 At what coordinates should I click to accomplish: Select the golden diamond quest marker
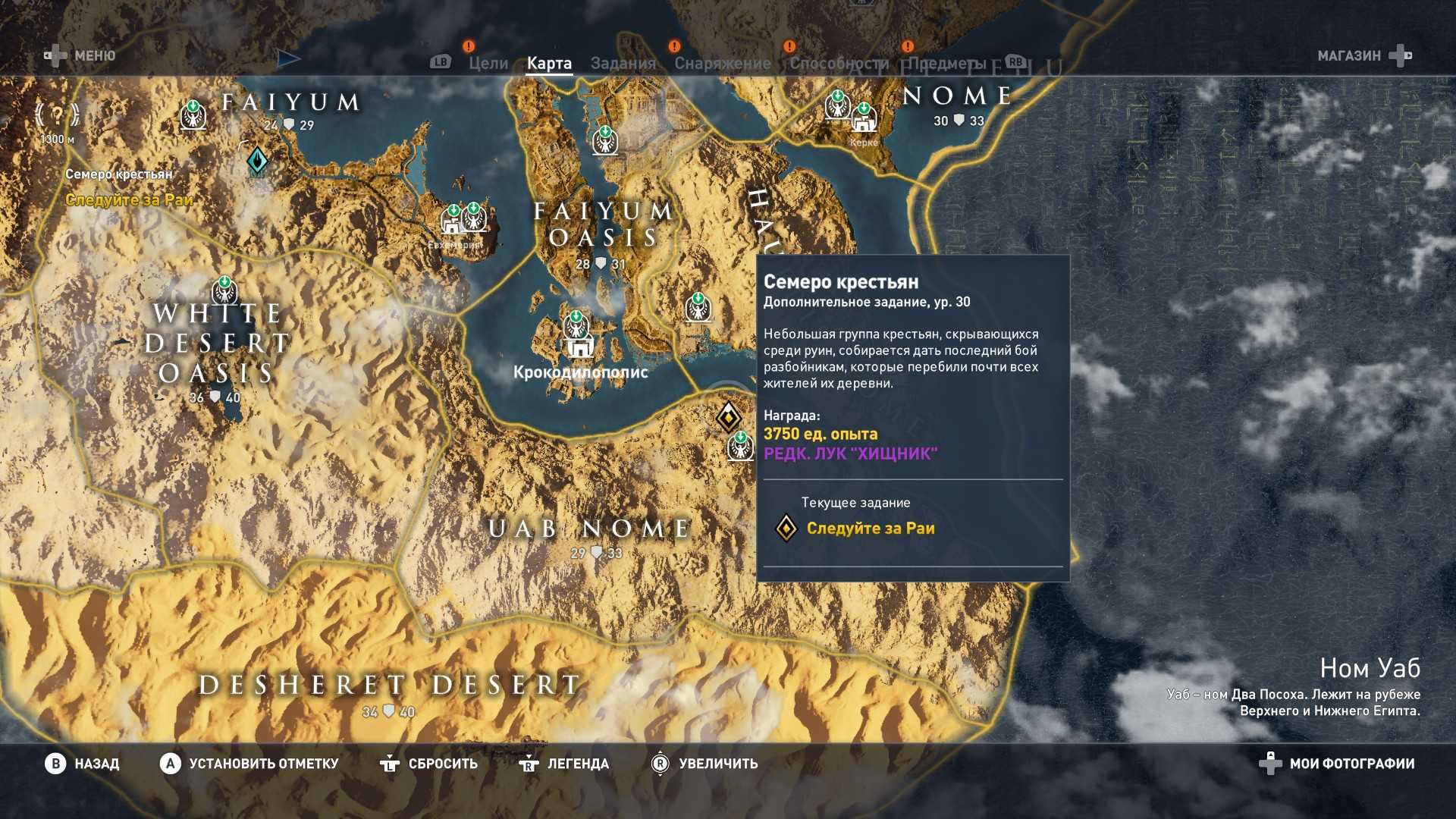(728, 416)
